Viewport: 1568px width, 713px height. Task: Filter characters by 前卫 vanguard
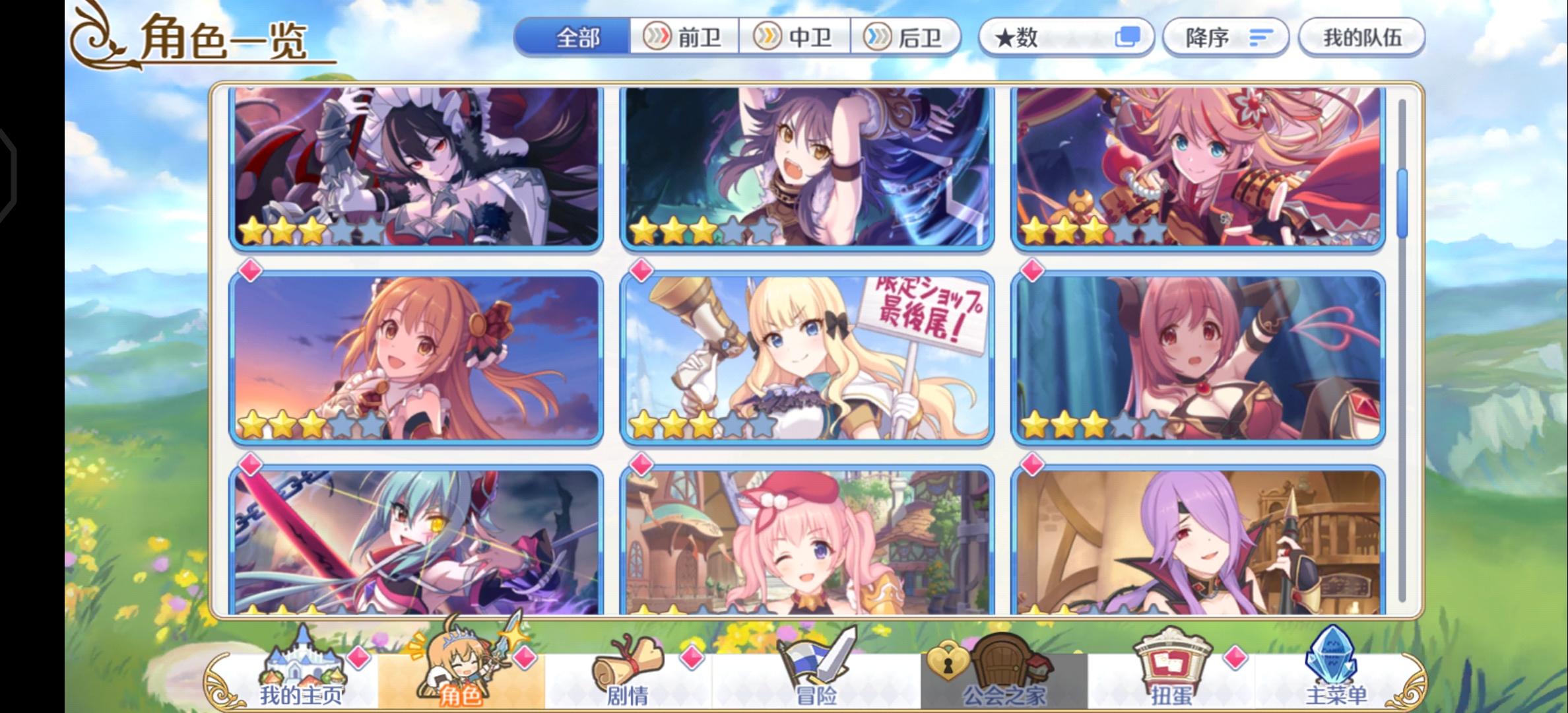pyautogui.click(x=684, y=38)
